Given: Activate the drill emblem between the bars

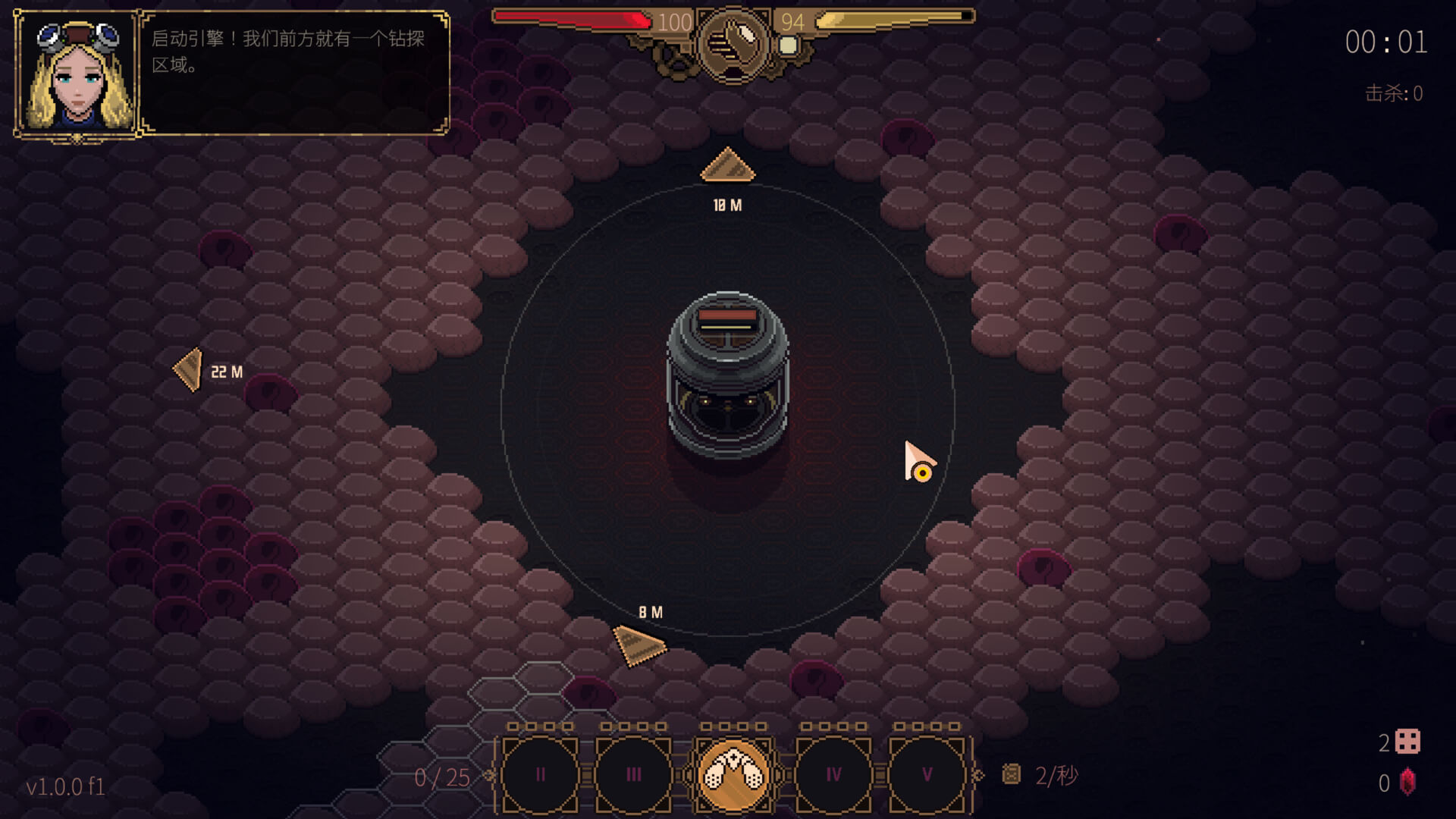Looking at the screenshot, I should click(x=733, y=42).
